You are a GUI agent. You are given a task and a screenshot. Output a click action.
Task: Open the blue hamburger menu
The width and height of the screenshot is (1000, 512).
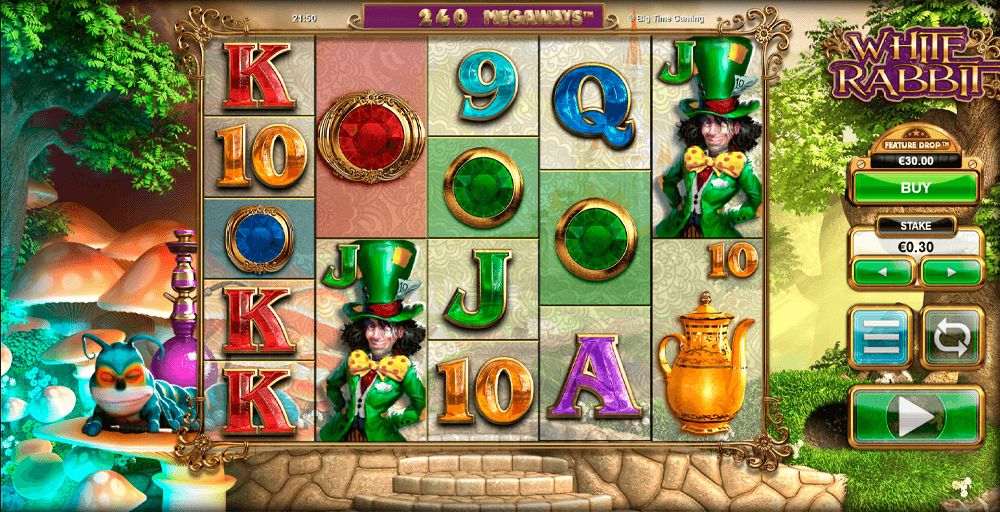click(880, 338)
